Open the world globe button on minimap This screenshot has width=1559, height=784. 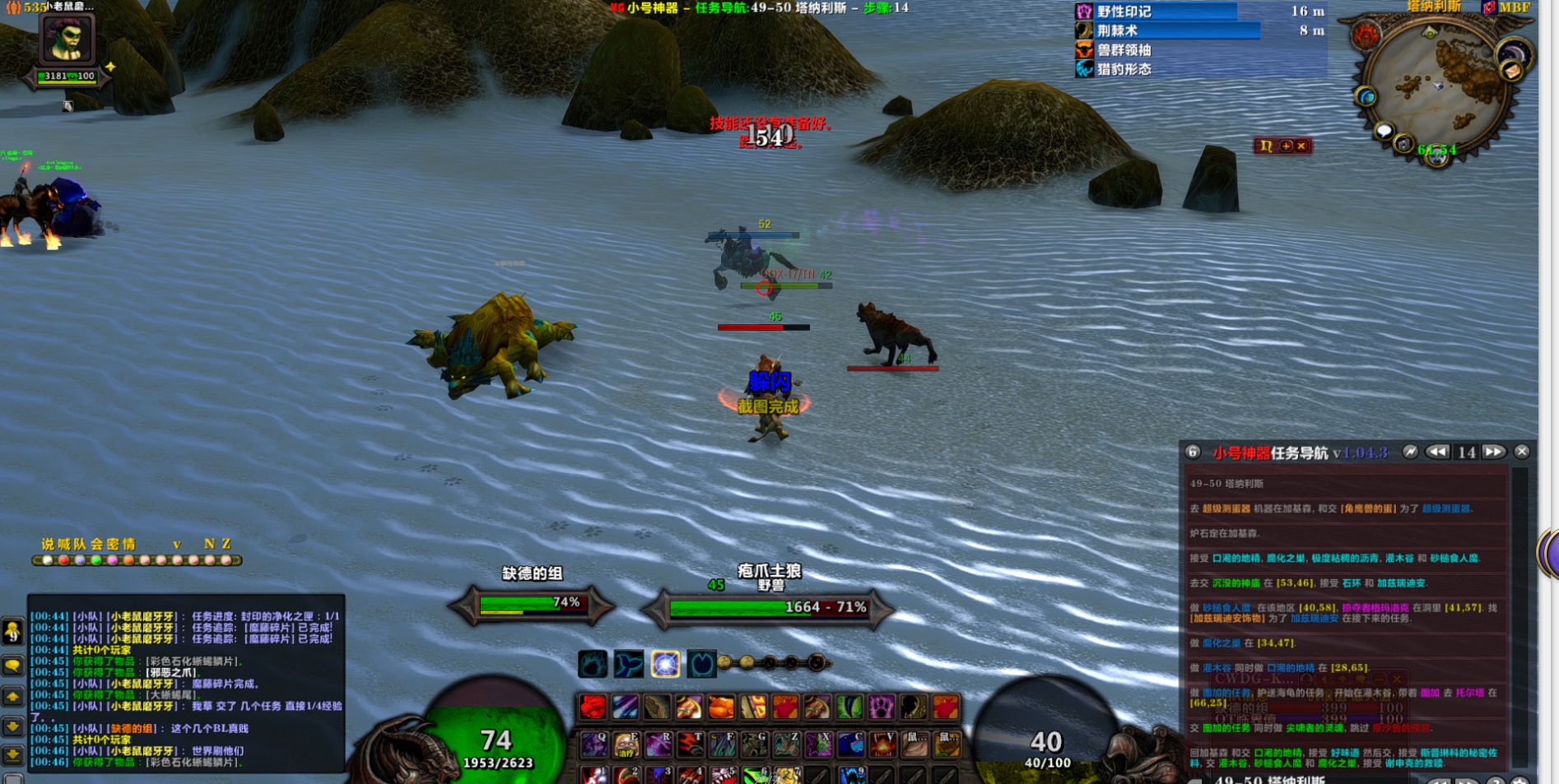pyautogui.click(x=1366, y=97)
